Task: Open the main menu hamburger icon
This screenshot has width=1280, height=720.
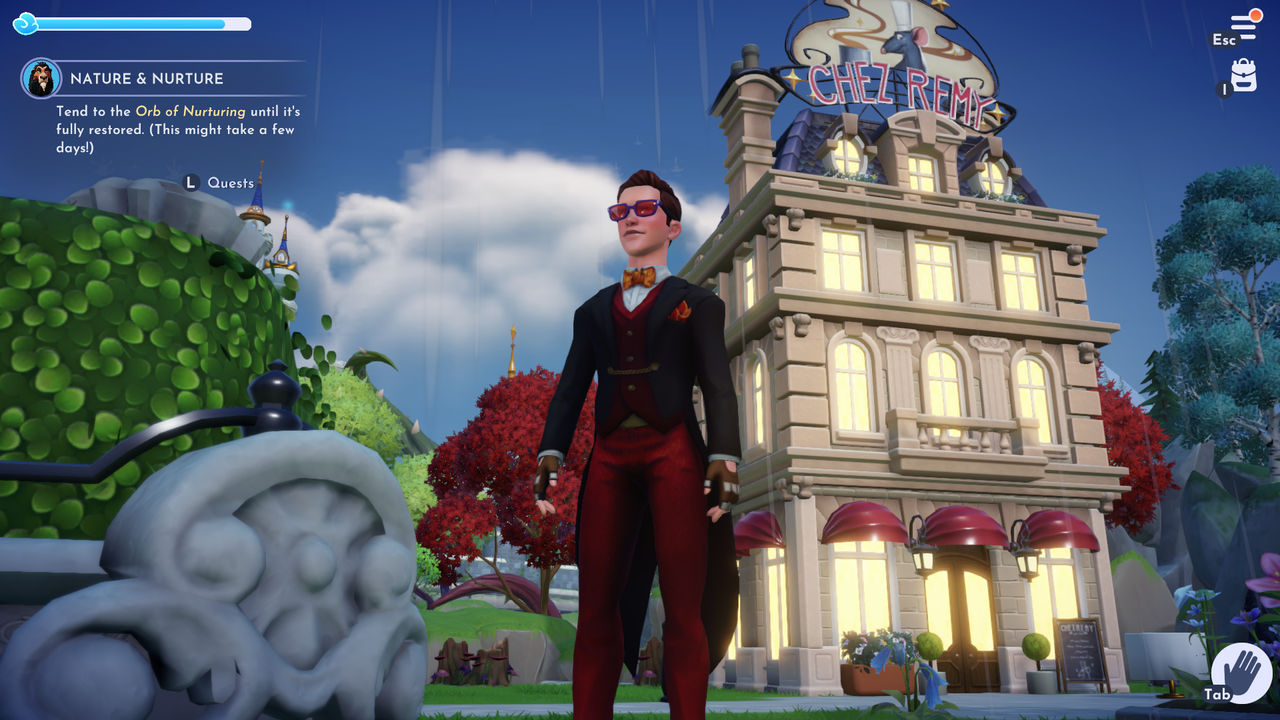Action: click(x=1243, y=25)
